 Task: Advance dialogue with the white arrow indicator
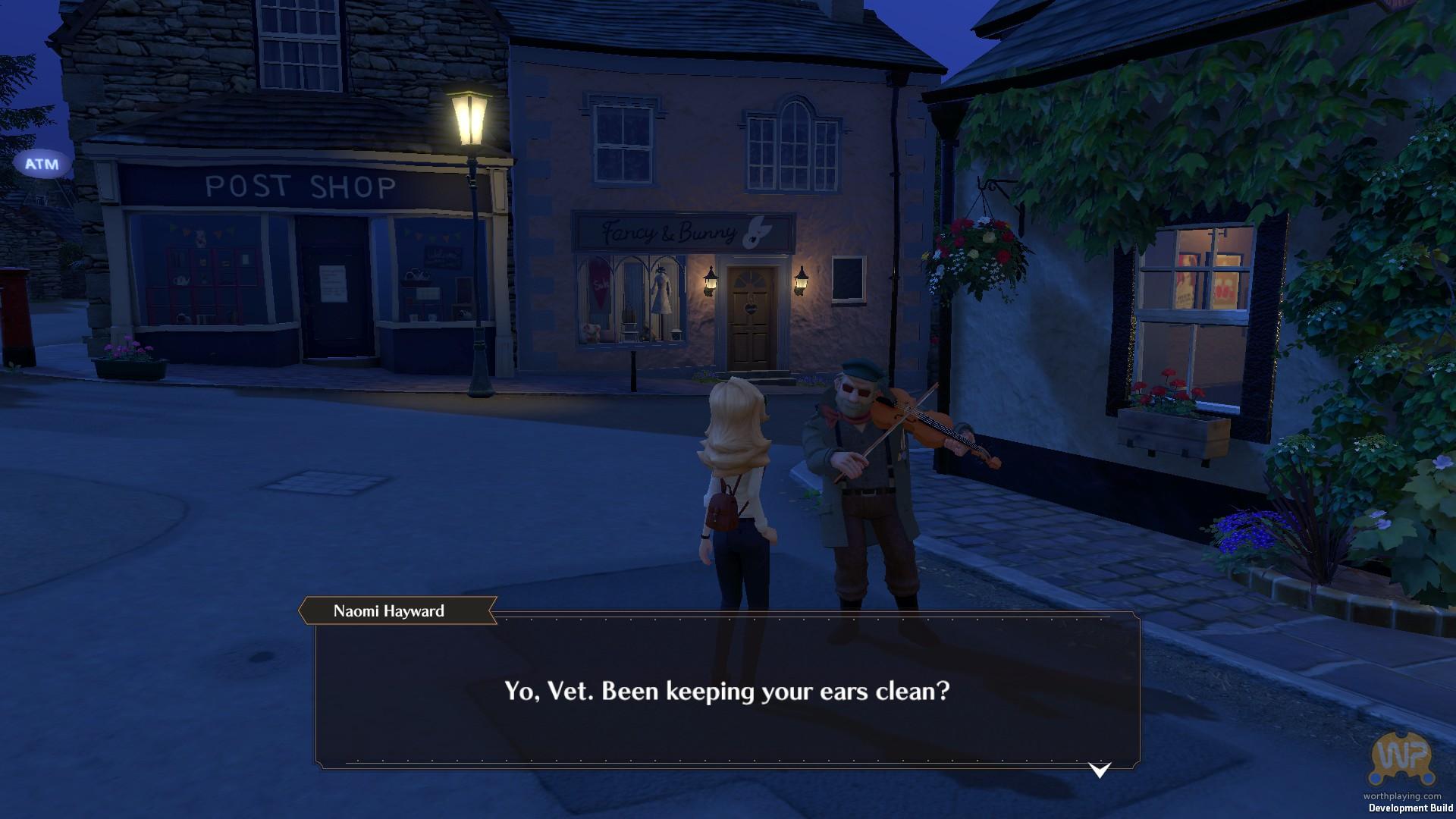click(x=1099, y=770)
